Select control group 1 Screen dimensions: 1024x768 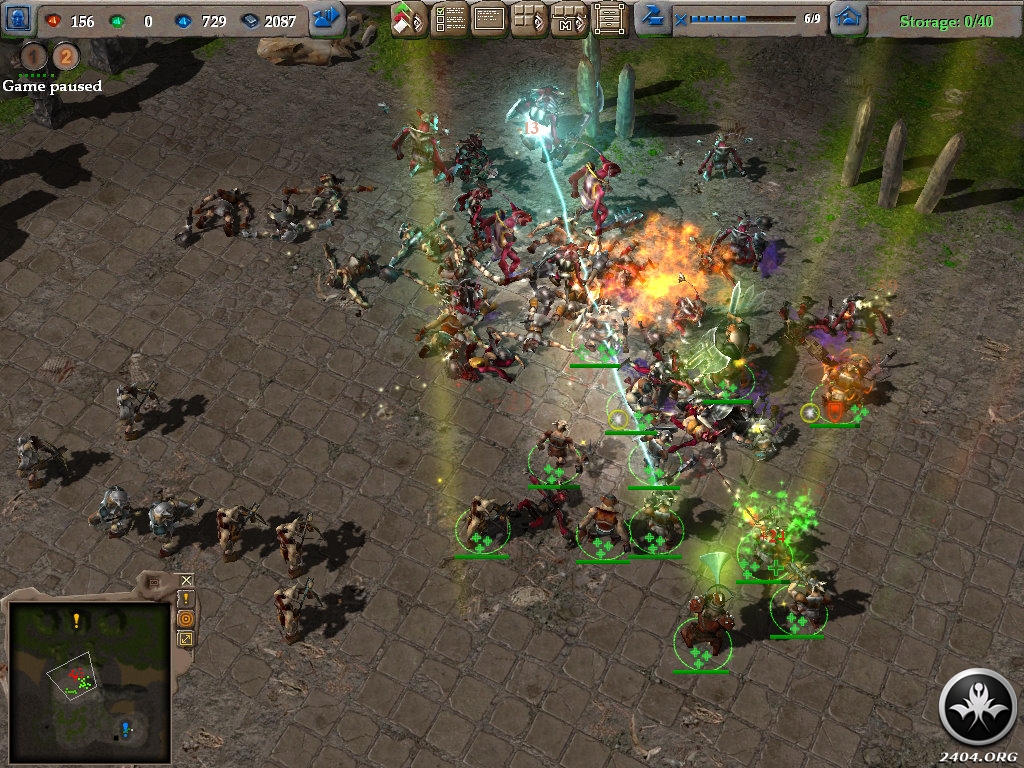34,57
